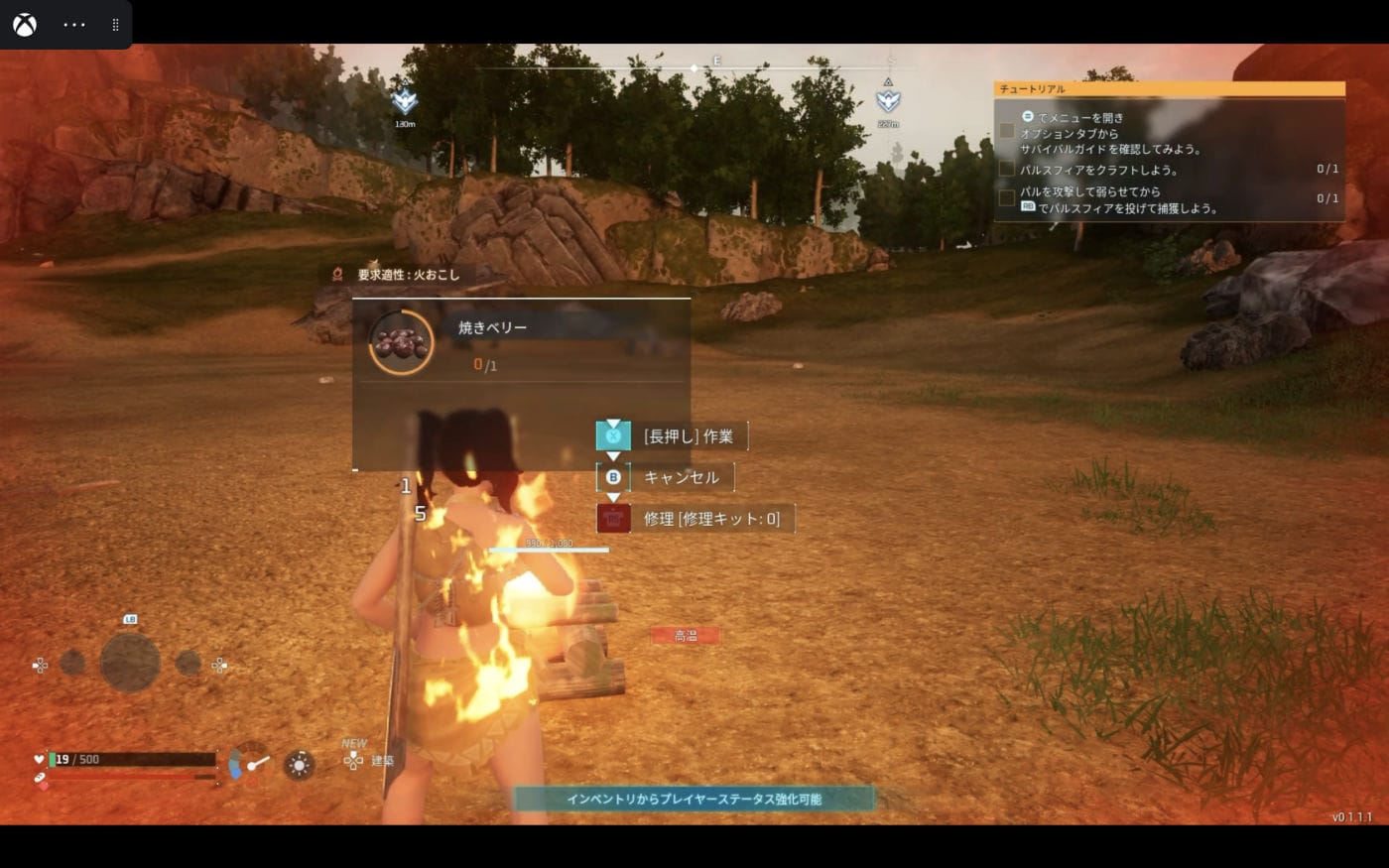Select the 焼きベリー recipe icon
Image resolution: width=1389 pixels, height=868 pixels.
(x=401, y=342)
